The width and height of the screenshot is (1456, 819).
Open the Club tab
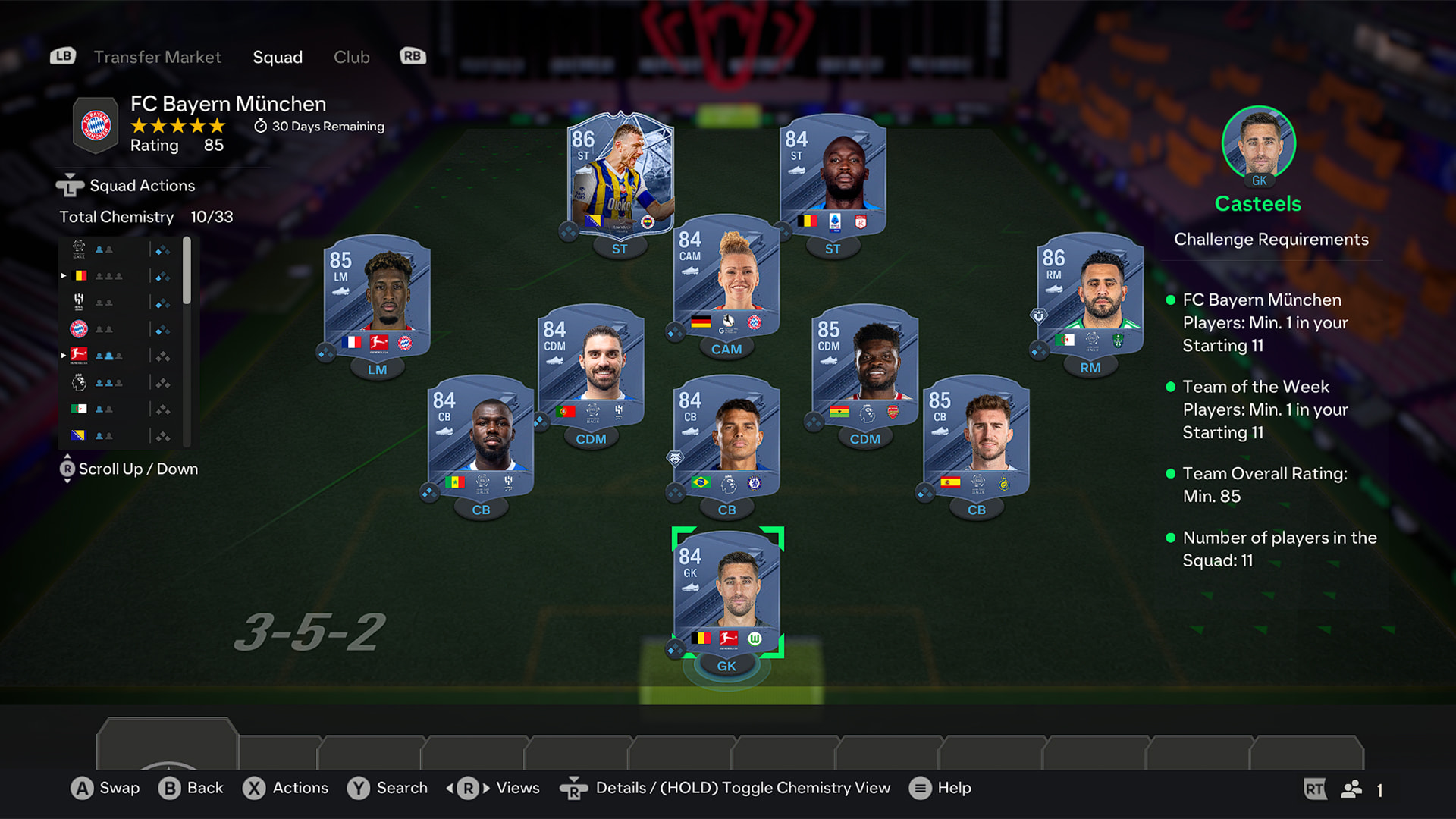351,56
